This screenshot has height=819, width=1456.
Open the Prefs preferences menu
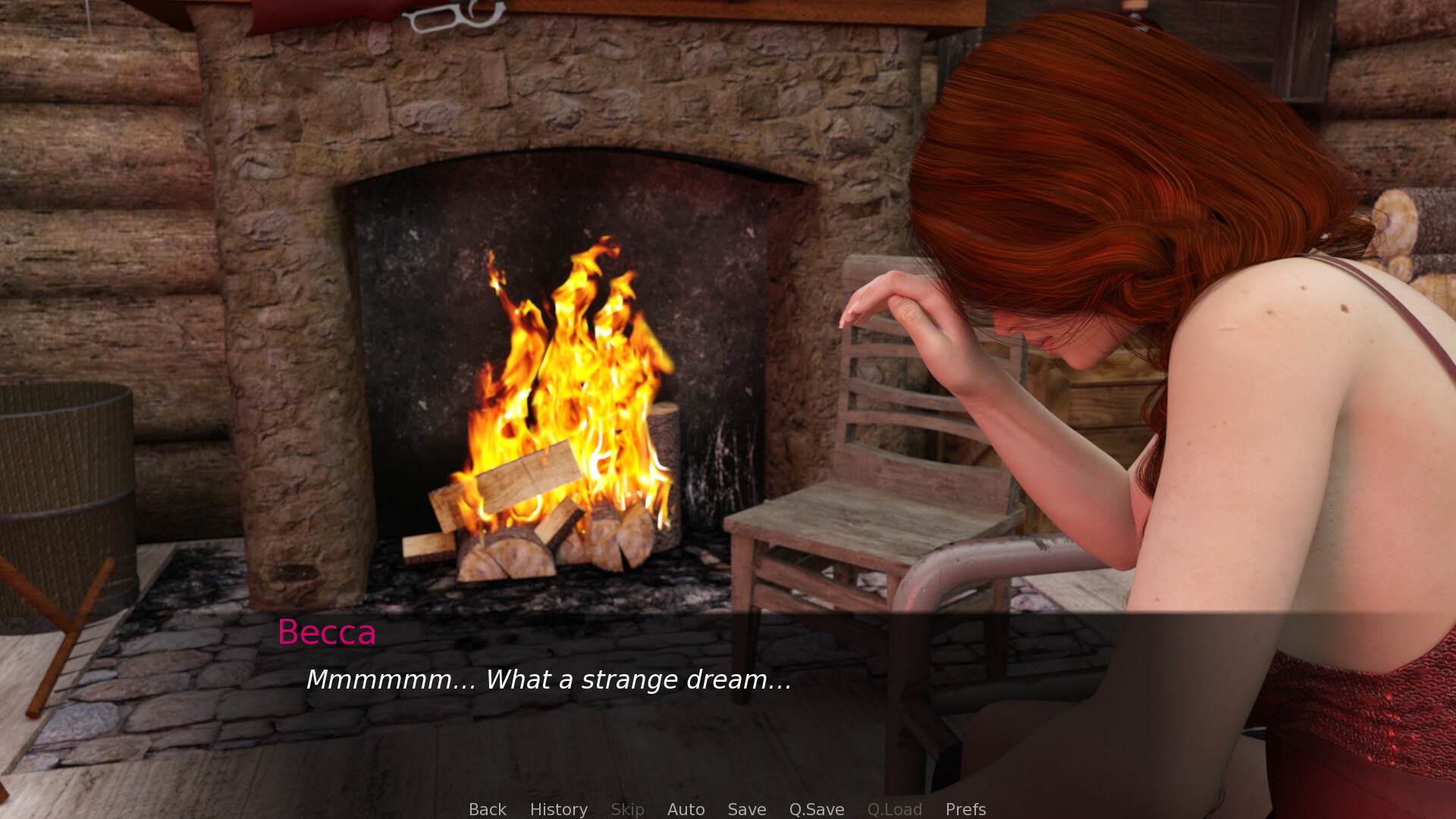coord(965,809)
